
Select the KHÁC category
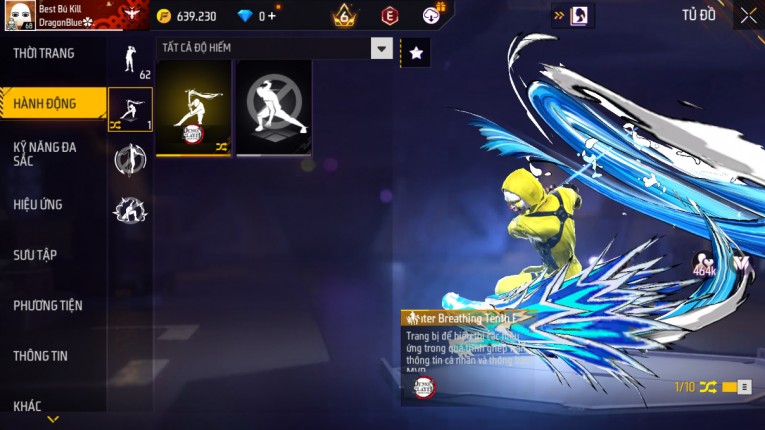point(28,406)
